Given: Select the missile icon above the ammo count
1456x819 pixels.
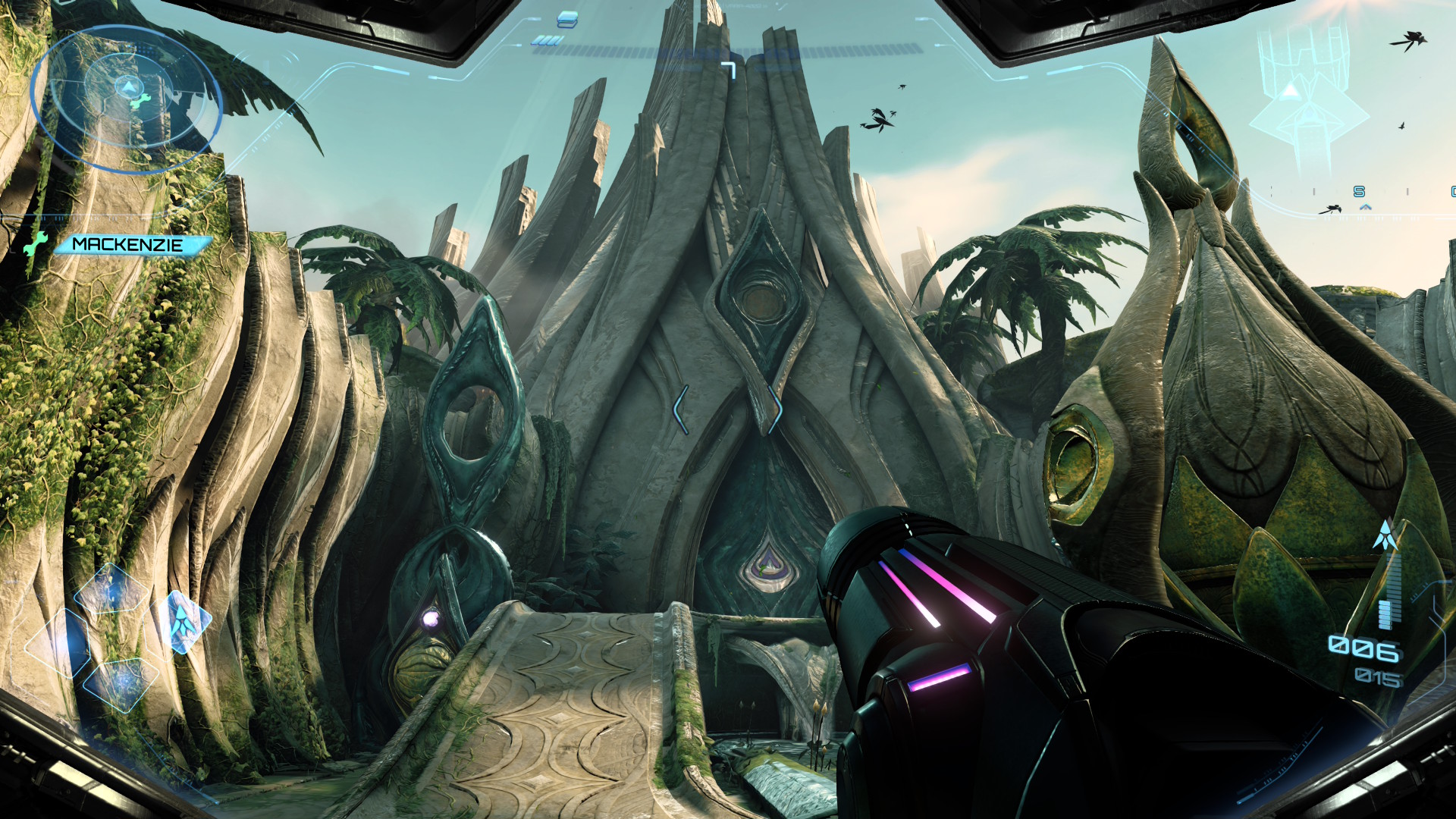Looking at the screenshot, I should (1385, 536).
